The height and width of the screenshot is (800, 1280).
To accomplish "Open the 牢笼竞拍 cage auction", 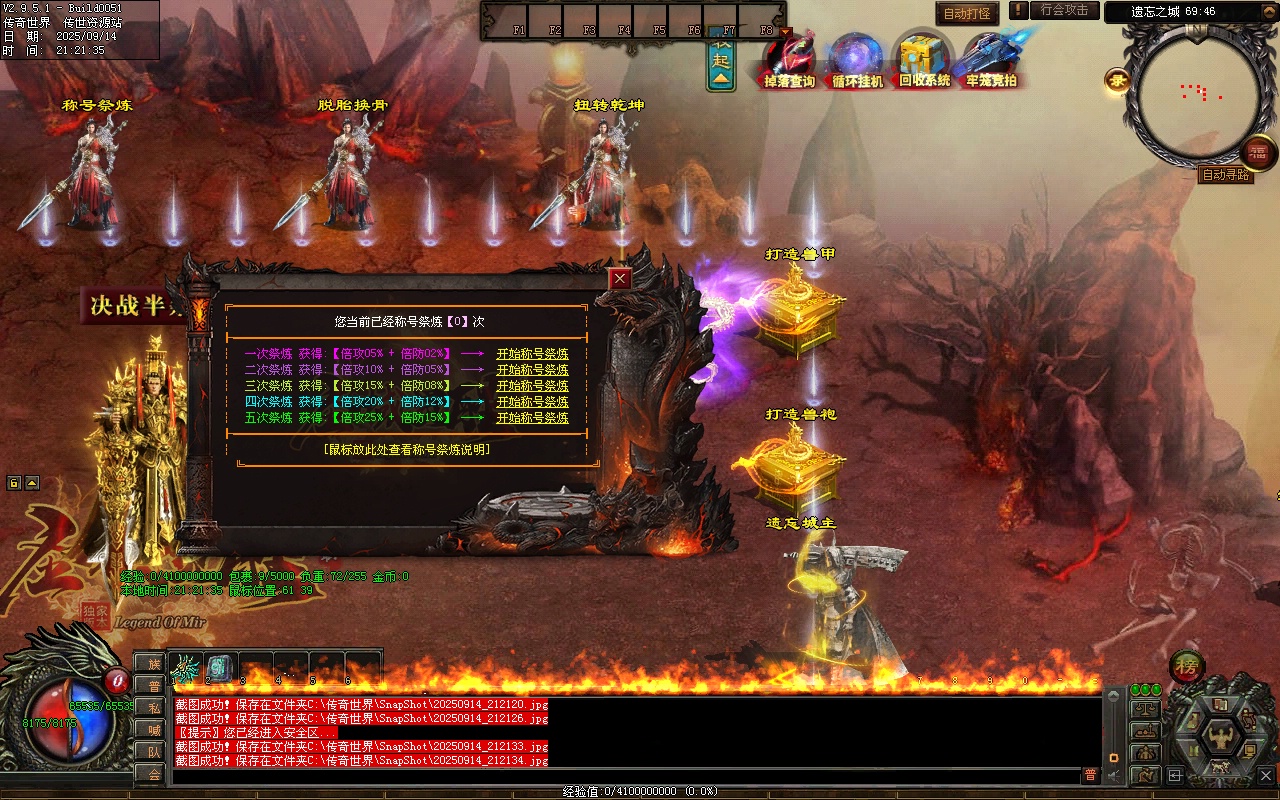I will click(991, 62).
